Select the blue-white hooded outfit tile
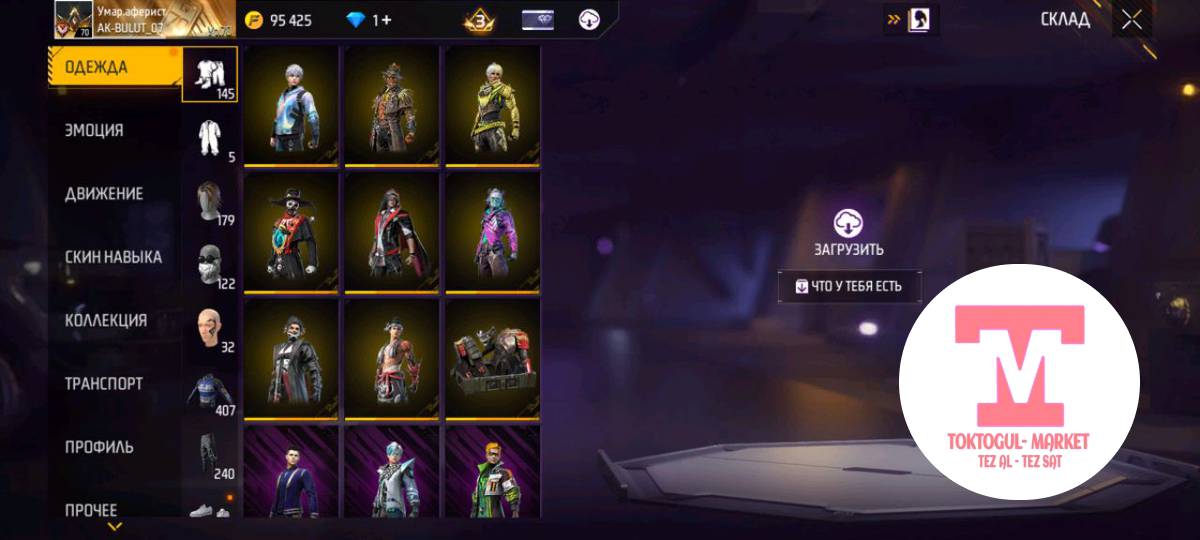This screenshot has width=1200, height=540. point(291,106)
